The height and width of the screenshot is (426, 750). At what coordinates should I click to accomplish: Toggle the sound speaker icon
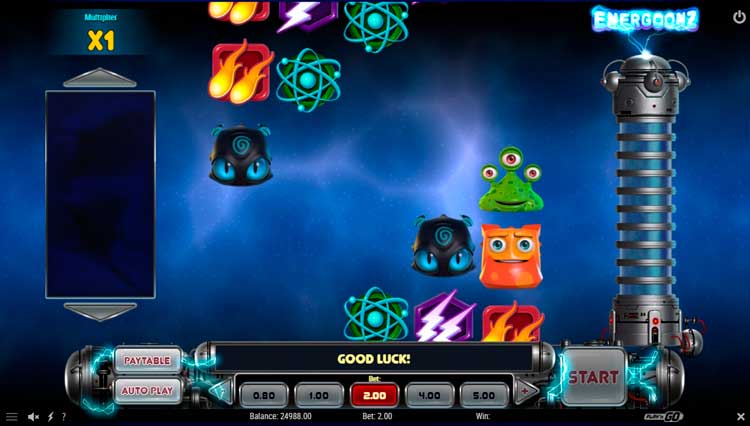(33, 417)
